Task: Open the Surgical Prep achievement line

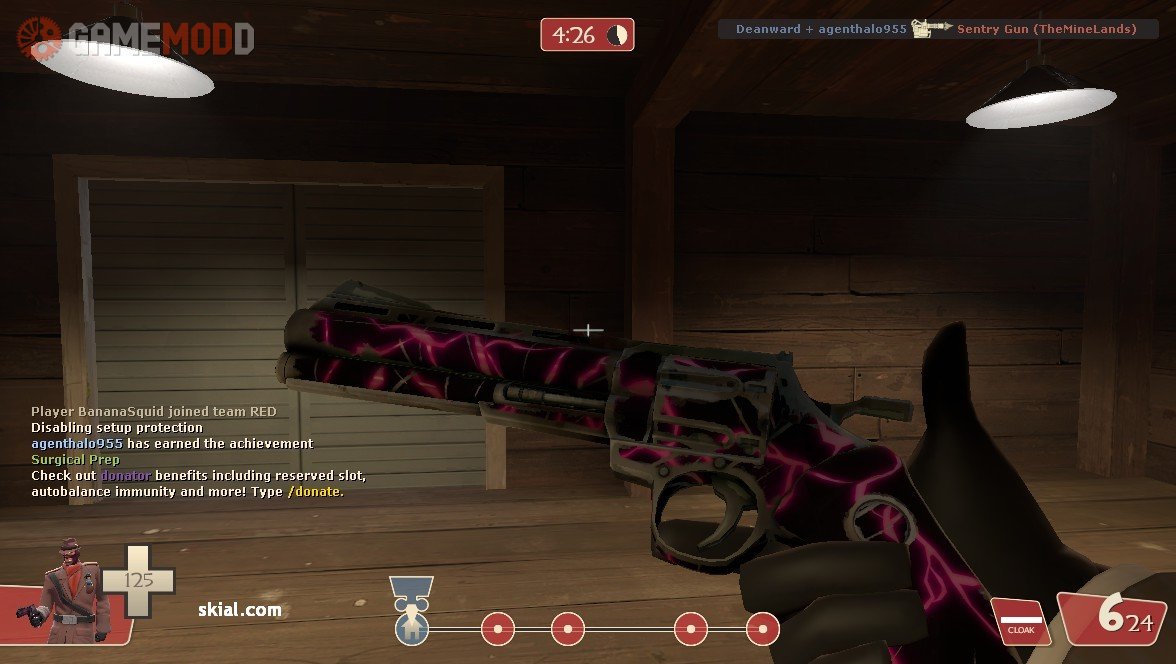Action: pos(75,459)
